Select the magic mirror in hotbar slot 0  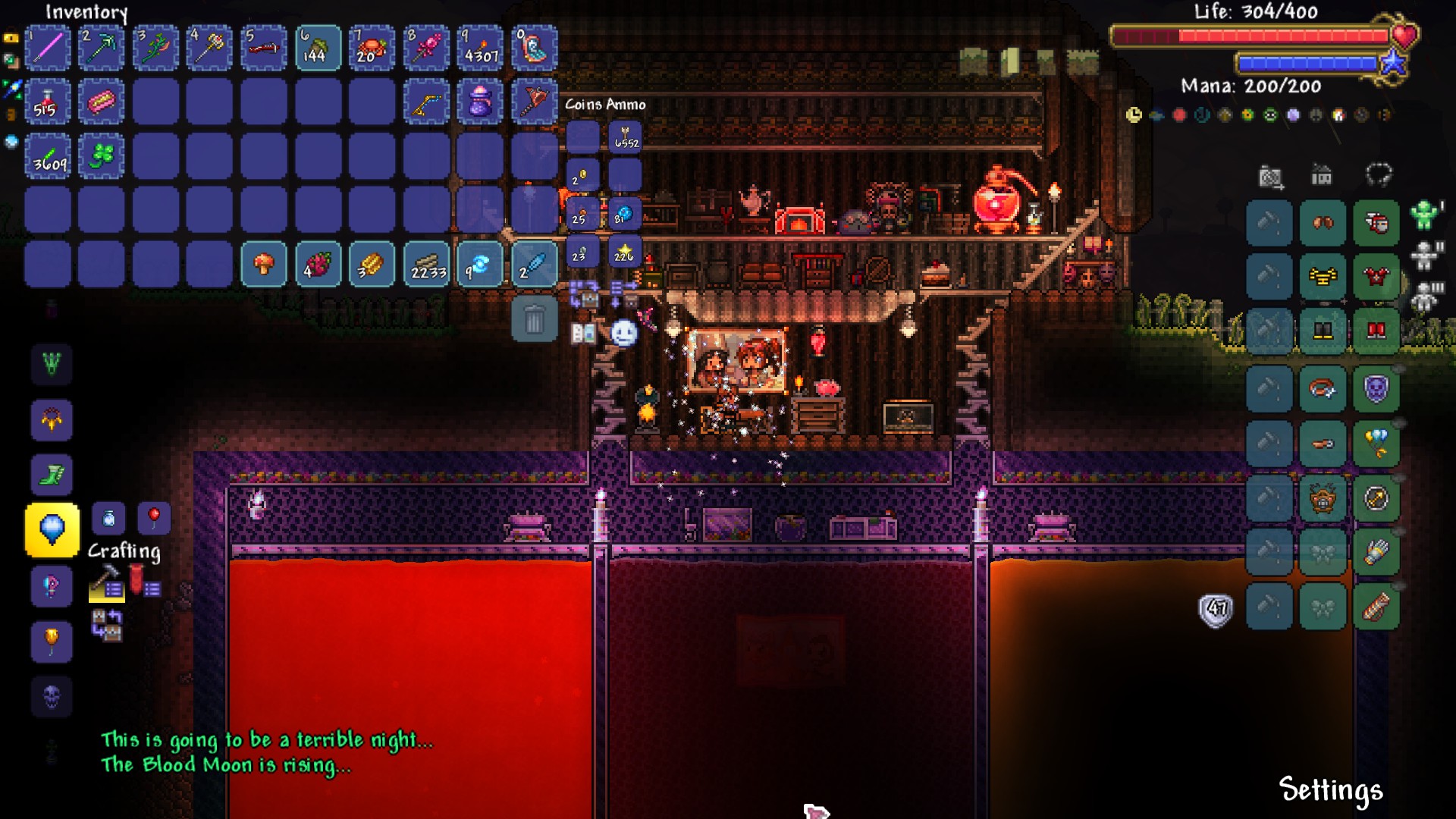coord(535,48)
